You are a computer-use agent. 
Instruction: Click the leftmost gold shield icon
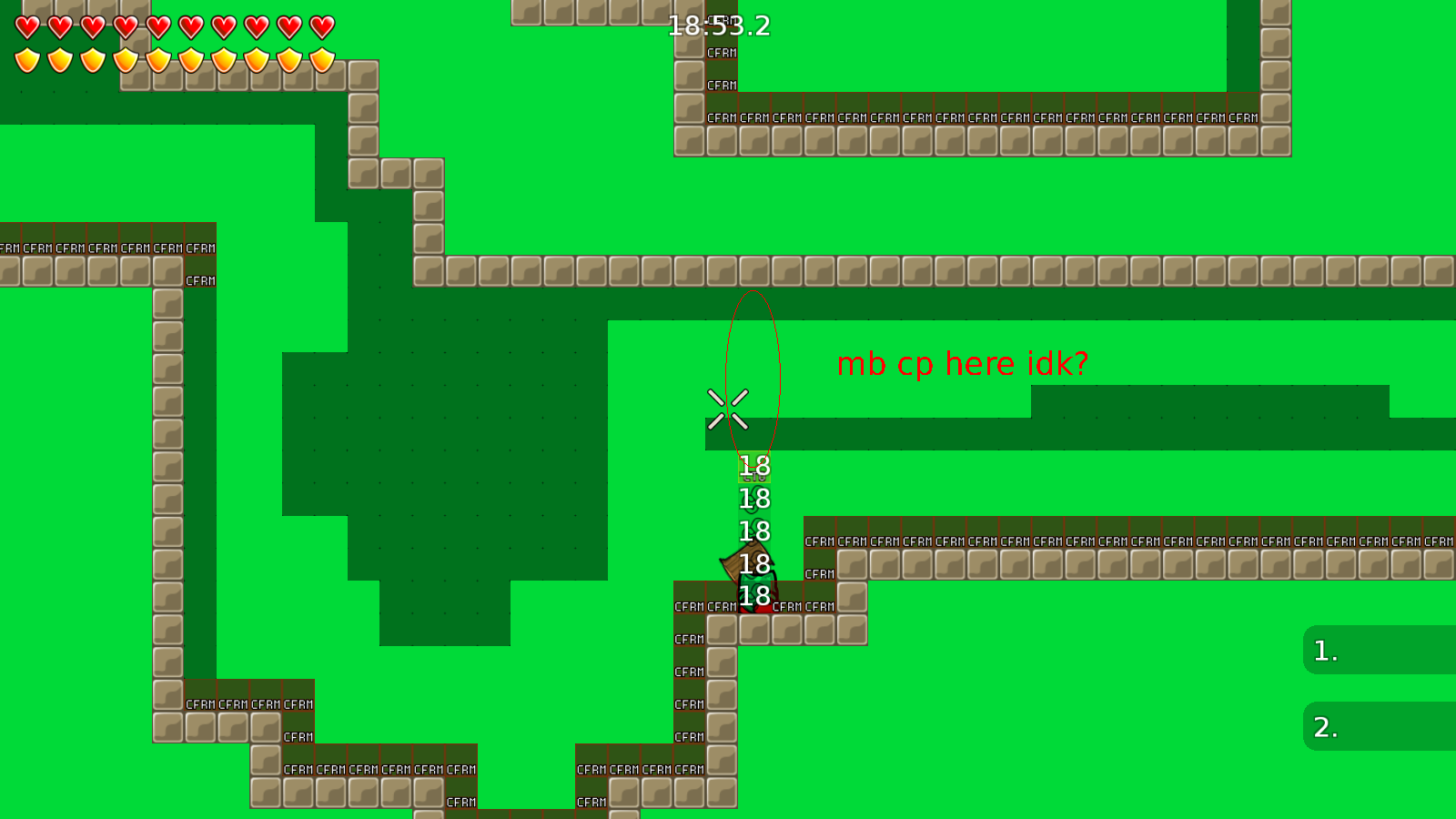coord(27,58)
